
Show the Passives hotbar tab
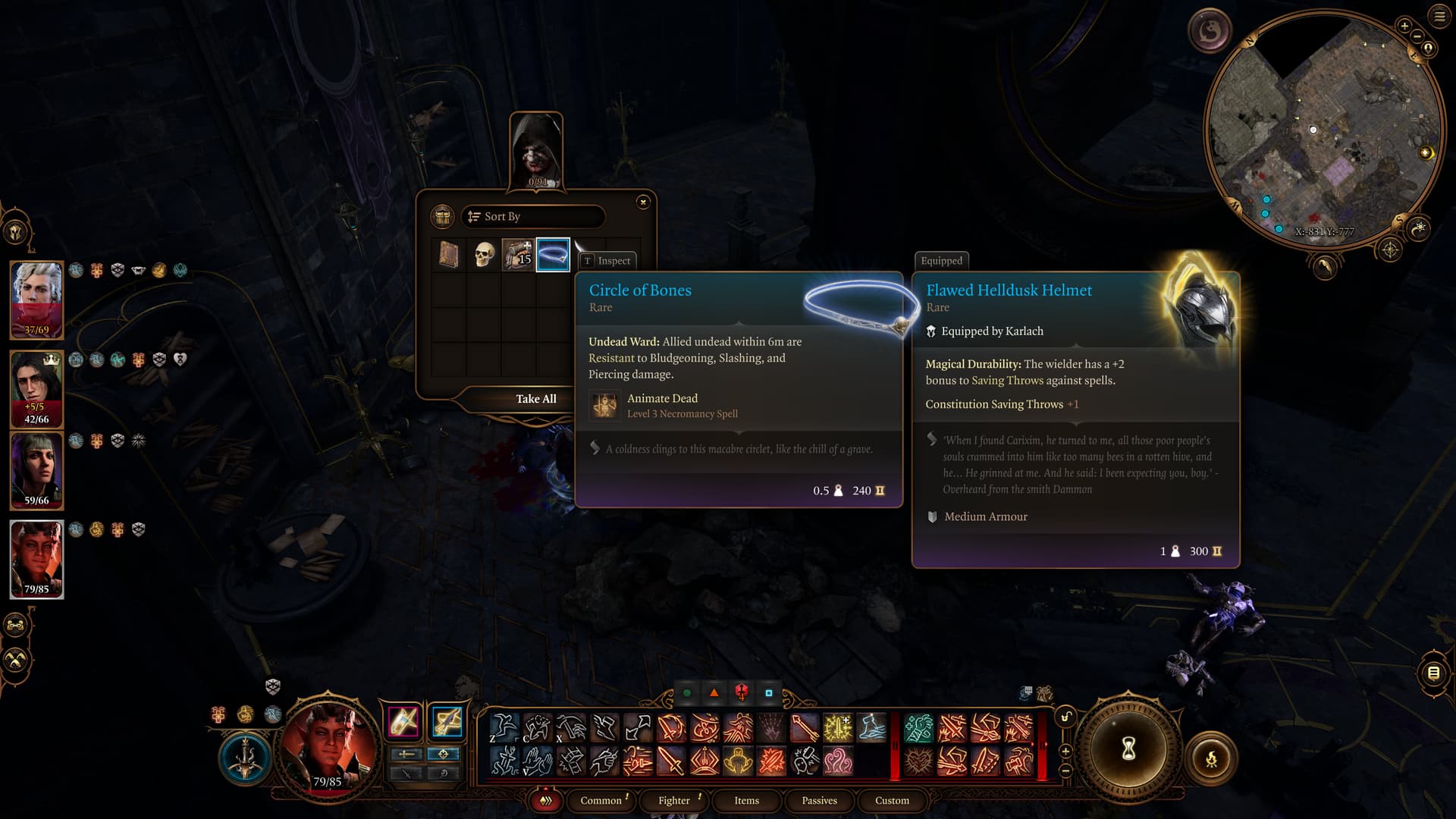coord(819,801)
